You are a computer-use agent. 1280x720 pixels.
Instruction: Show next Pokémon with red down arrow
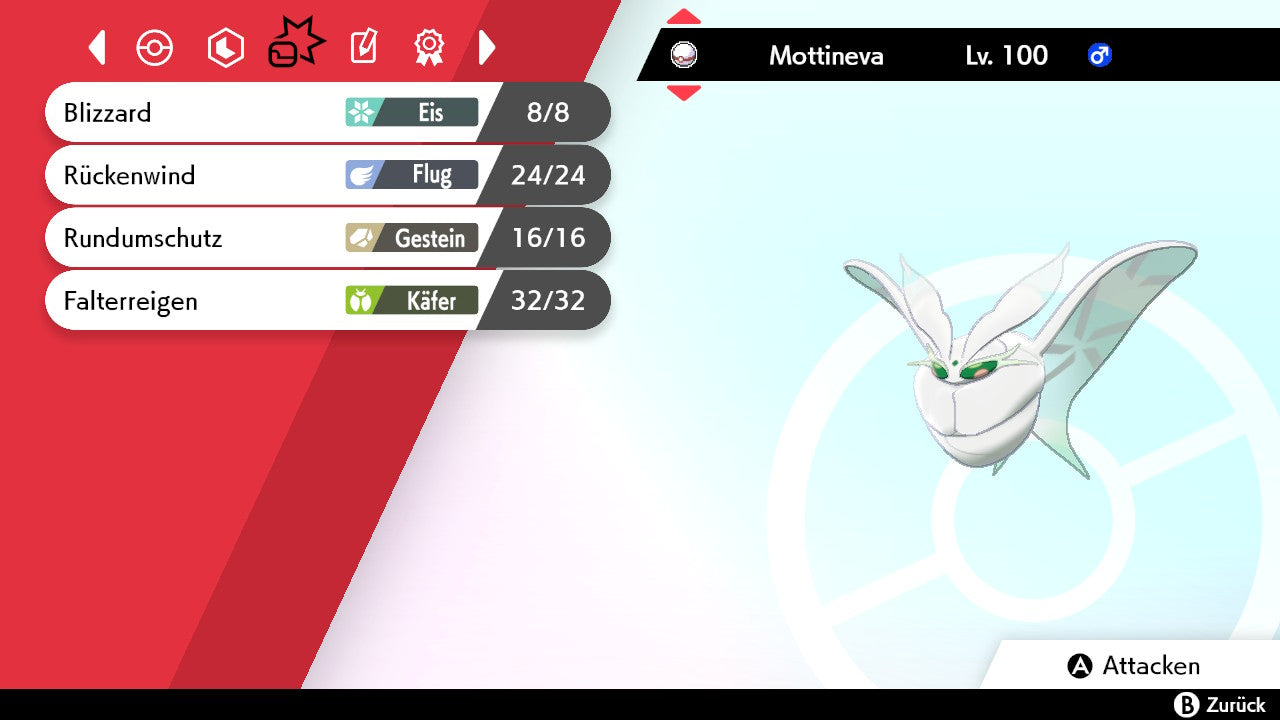(683, 93)
